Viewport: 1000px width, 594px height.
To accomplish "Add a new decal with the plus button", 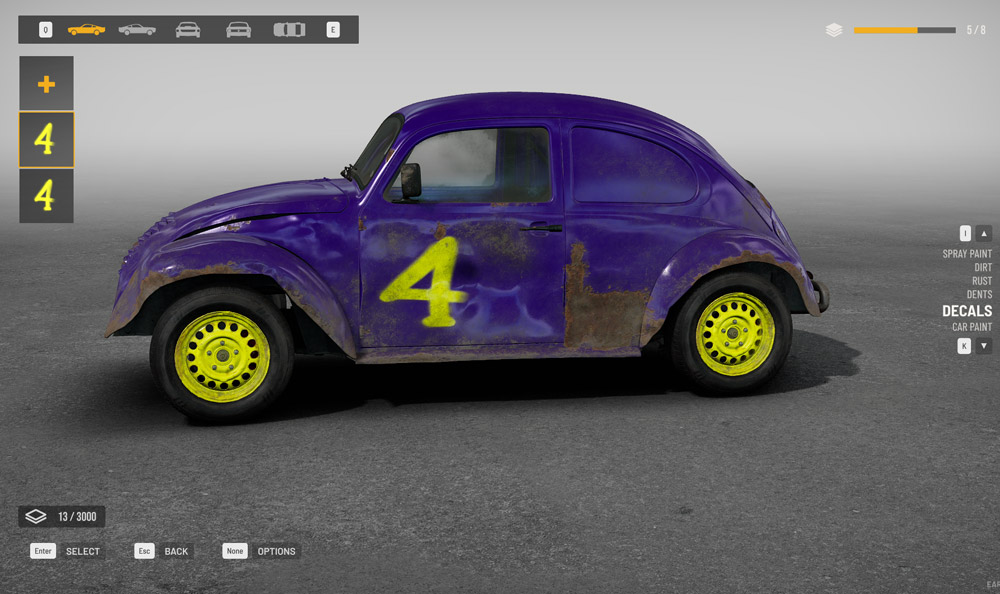I will pos(46,84).
